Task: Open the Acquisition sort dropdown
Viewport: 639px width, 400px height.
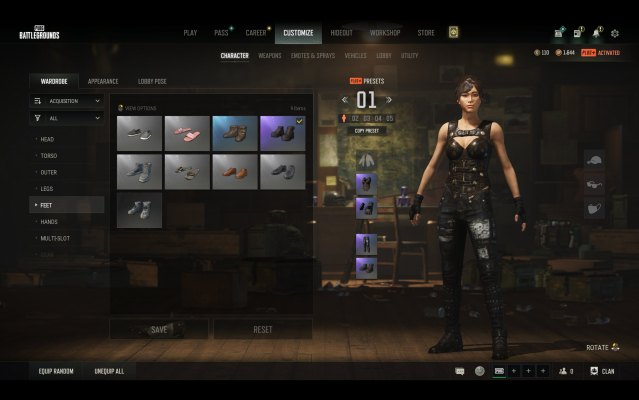Action: click(x=67, y=101)
